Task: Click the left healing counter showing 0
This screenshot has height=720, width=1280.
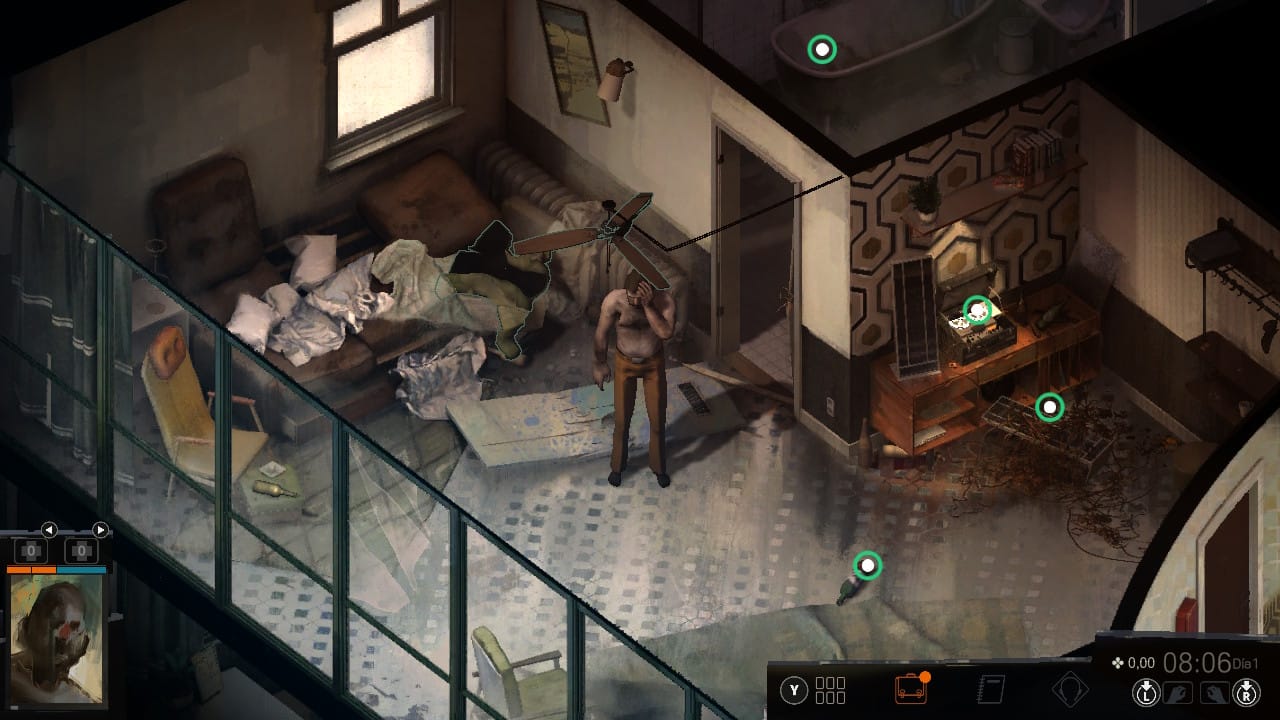Action: click(x=31, y=550)
